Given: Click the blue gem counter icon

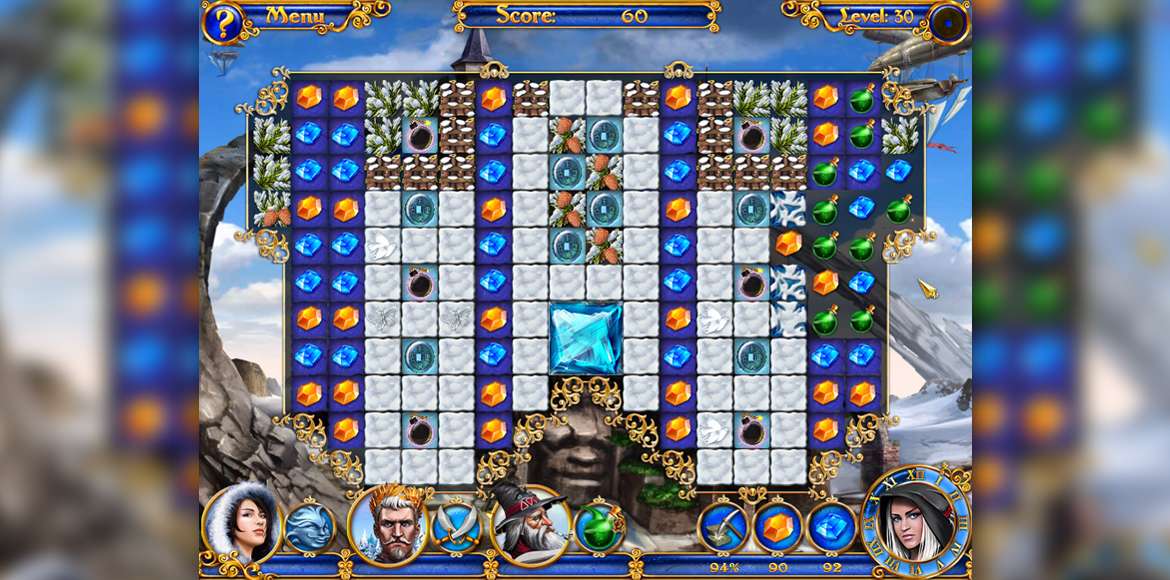Looking at the screenshot, I should (x=831, y=526).
